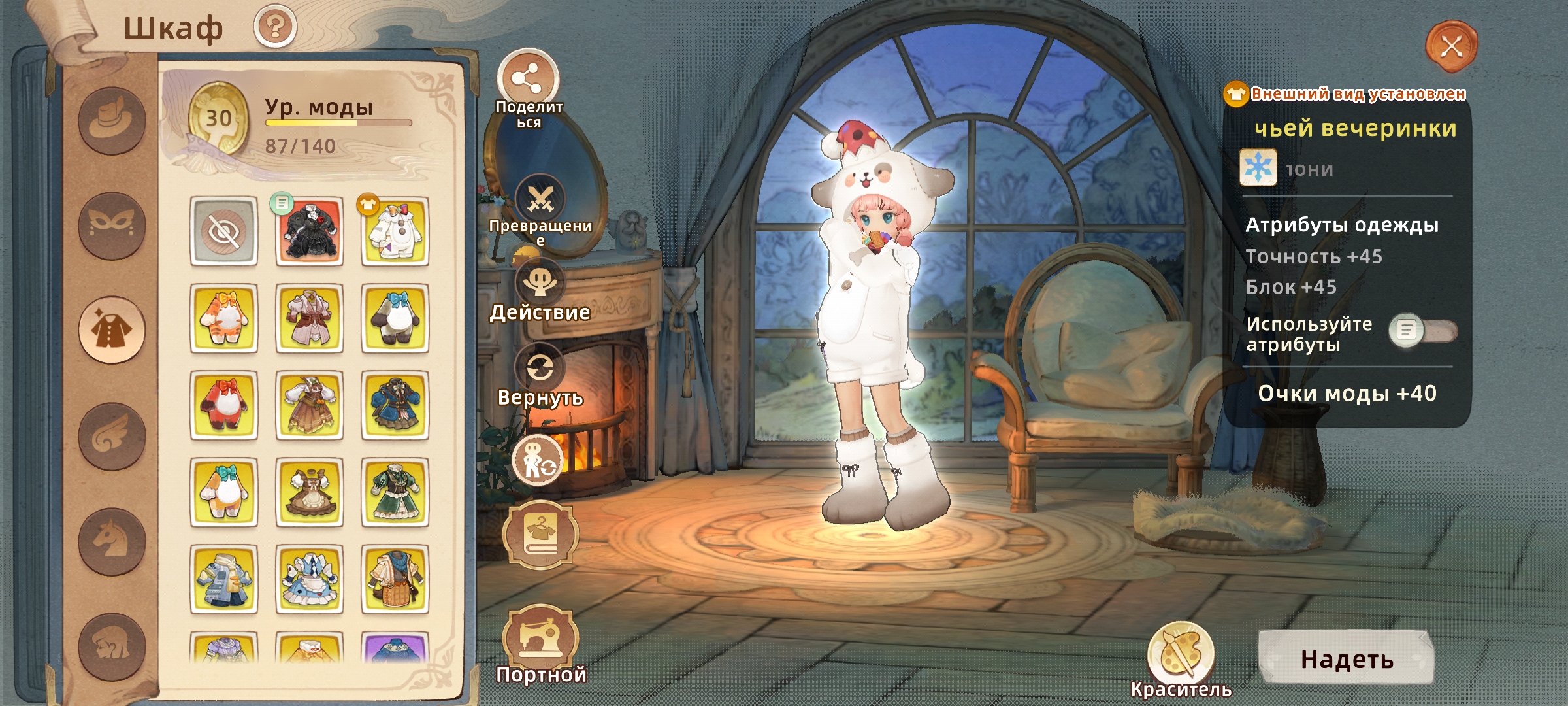This screenshot has height=706, width=1568.
Task: Open the wardrobe help question mark
Action: tap(275, 27)
